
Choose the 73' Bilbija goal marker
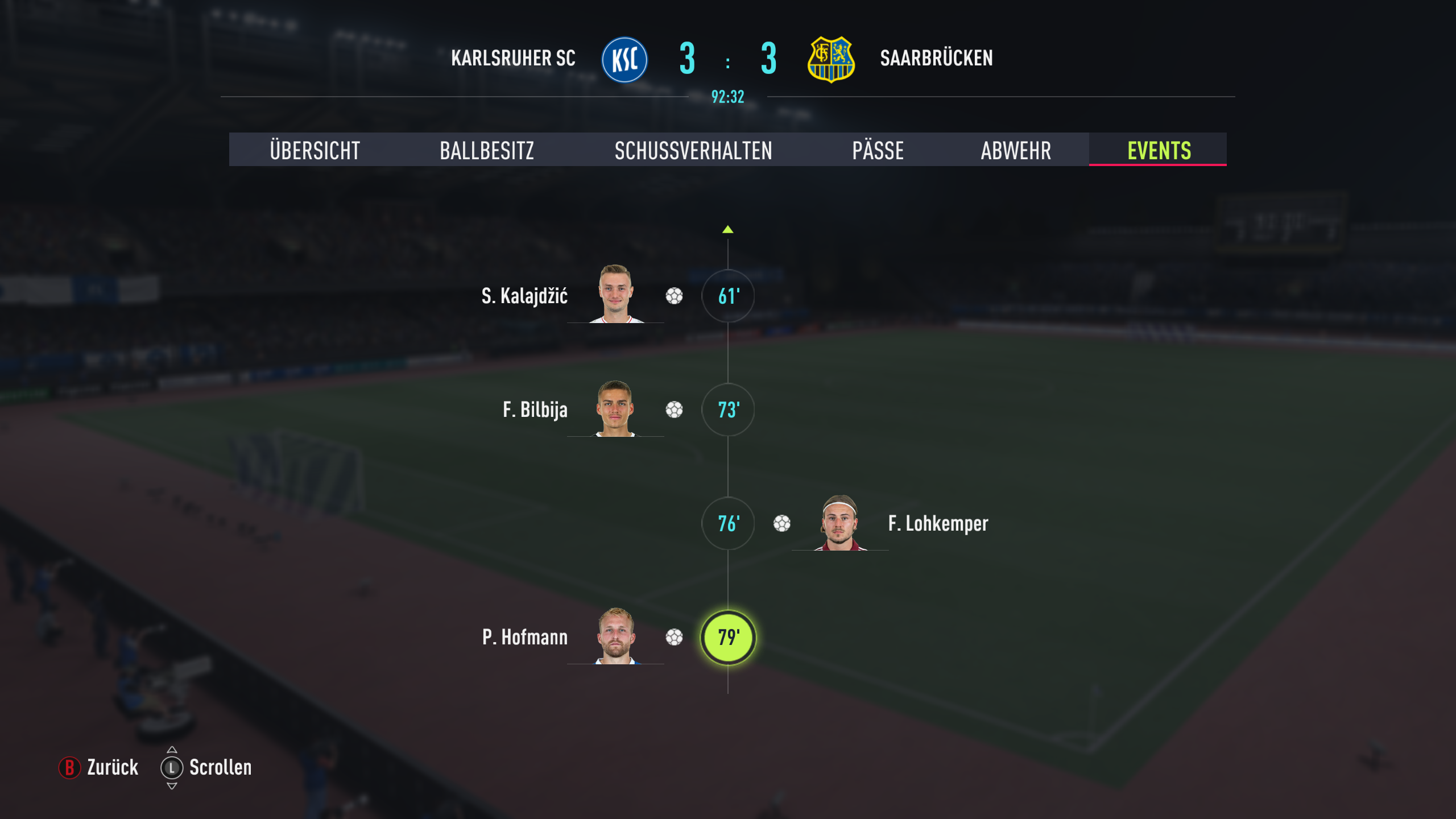(x=728, y=409)
